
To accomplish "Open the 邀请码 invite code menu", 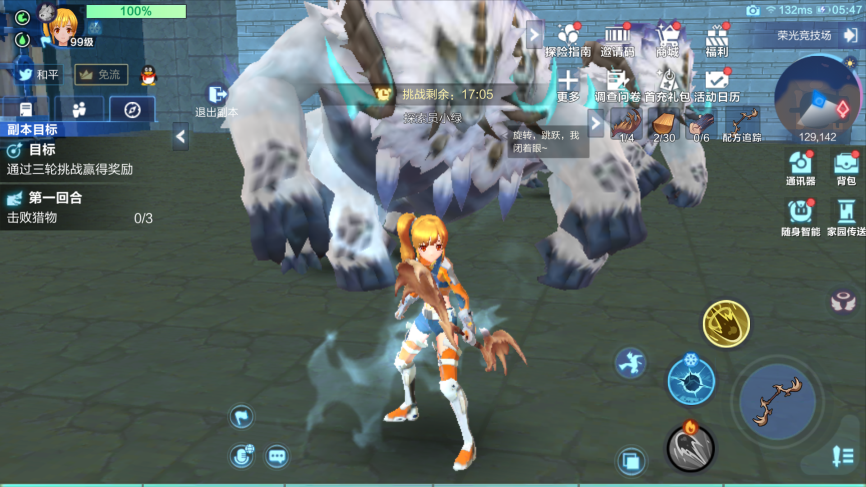I will pos(617,40).
